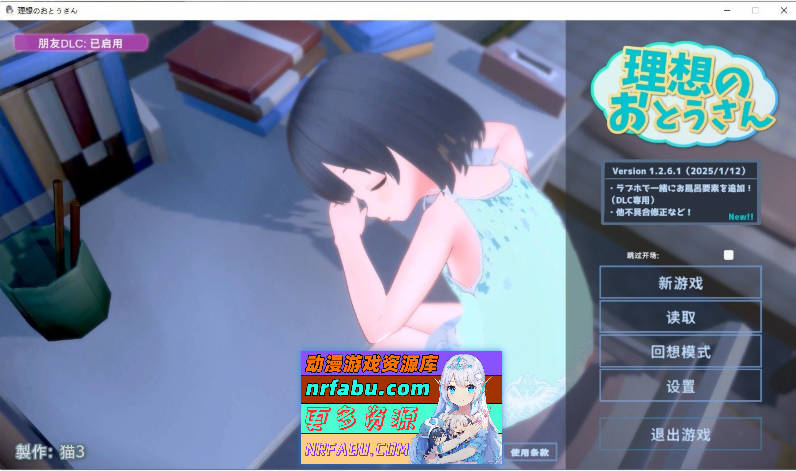
Task: Open the version 1.2.6.1 news panel
Action: [680, 192]
